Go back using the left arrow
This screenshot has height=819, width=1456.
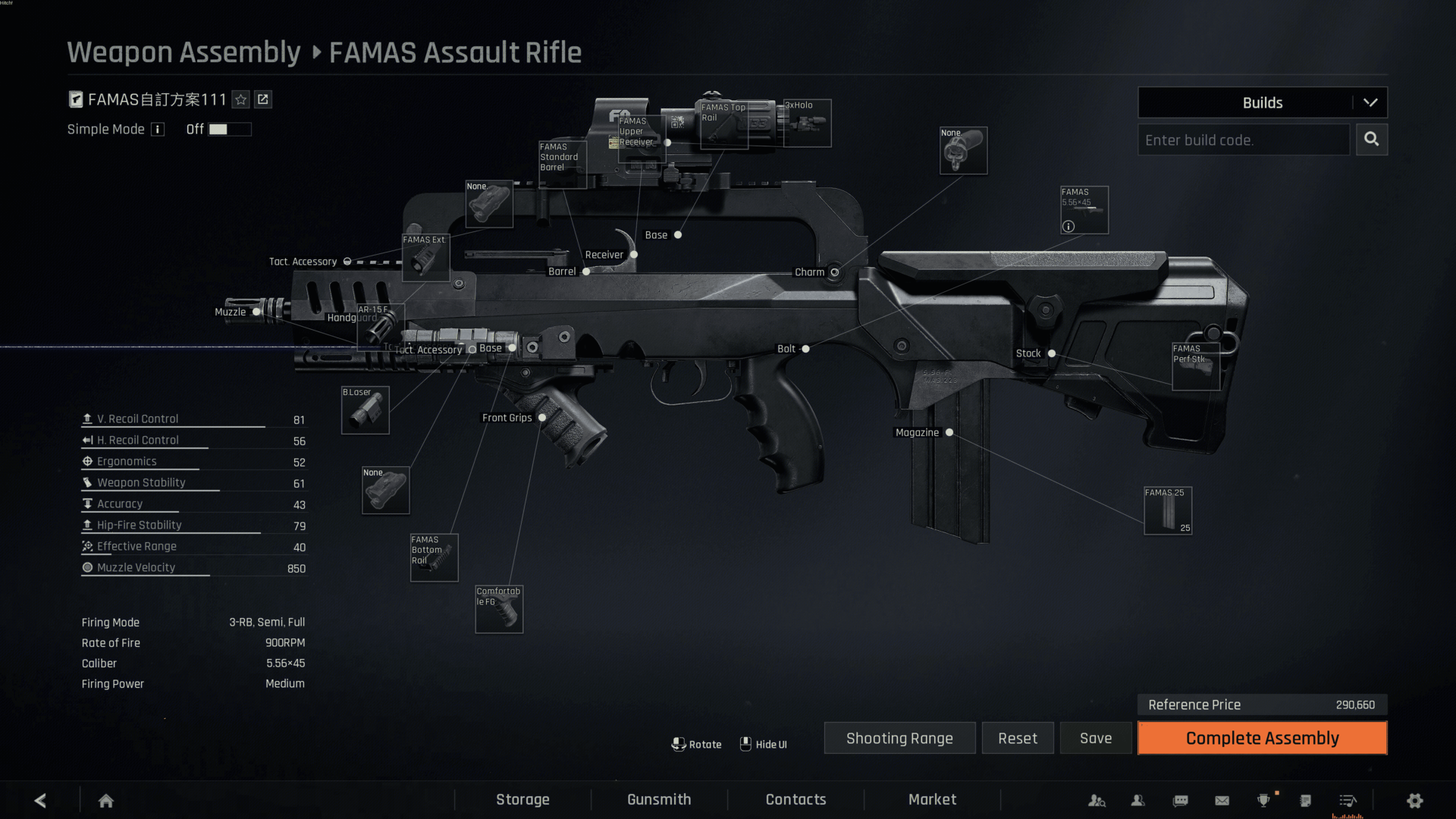(x=41, y=800)
